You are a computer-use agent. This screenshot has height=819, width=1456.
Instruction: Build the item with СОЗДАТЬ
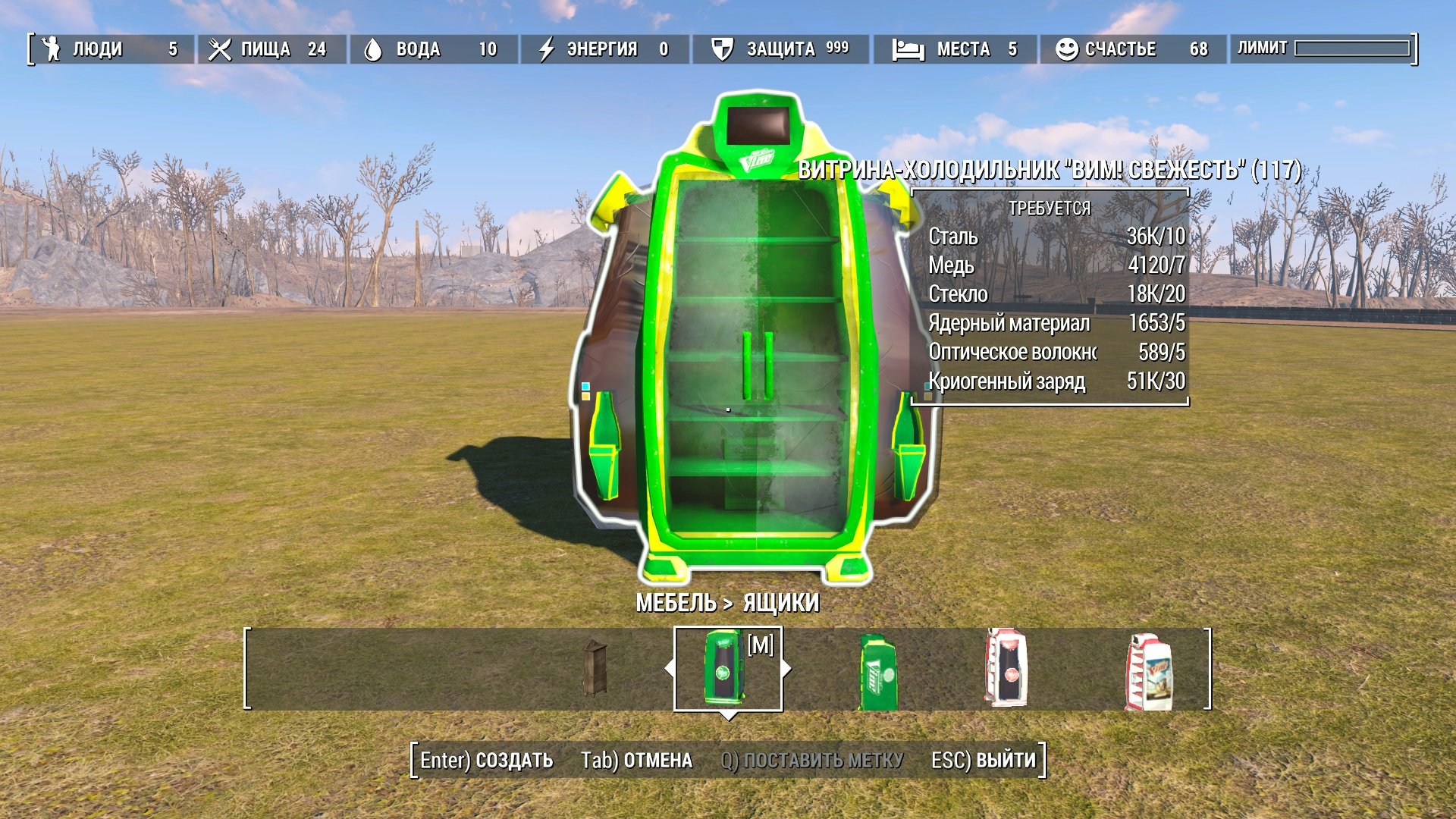pos(487,761)
